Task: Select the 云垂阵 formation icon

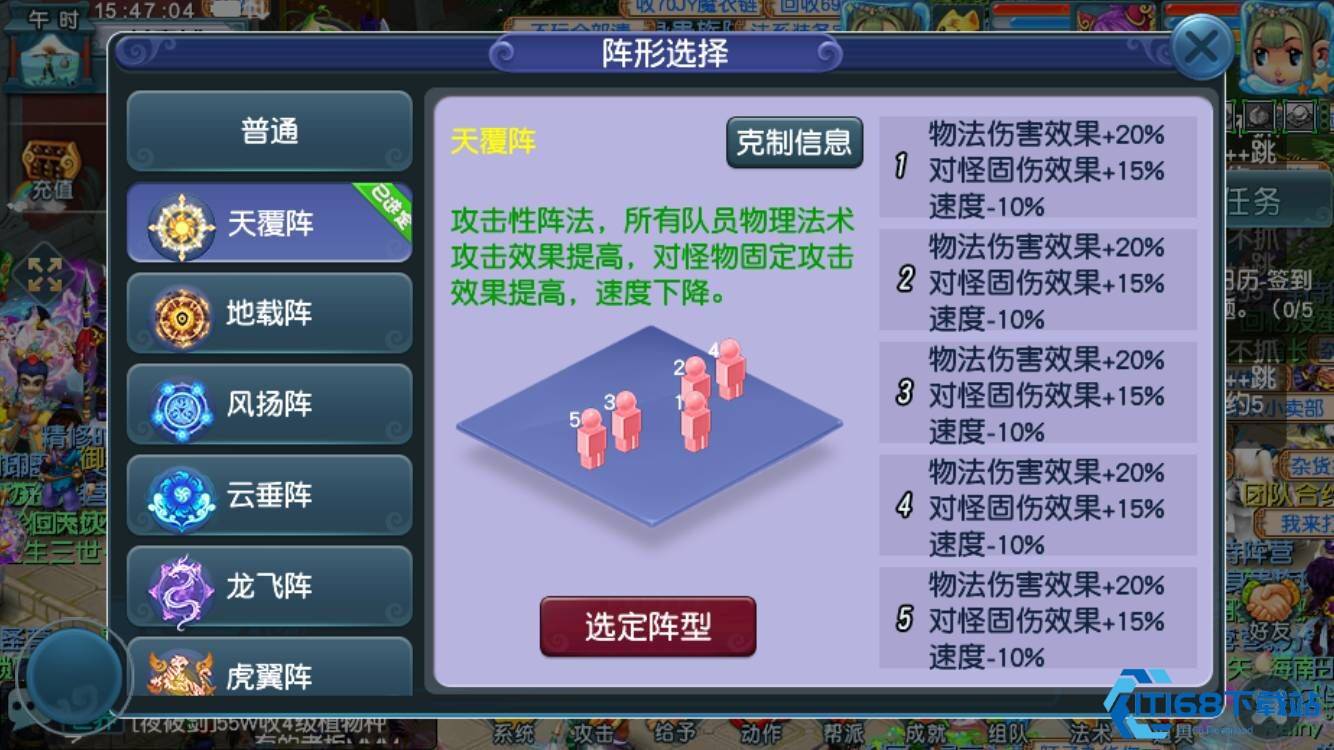Action: pos(180,495)
